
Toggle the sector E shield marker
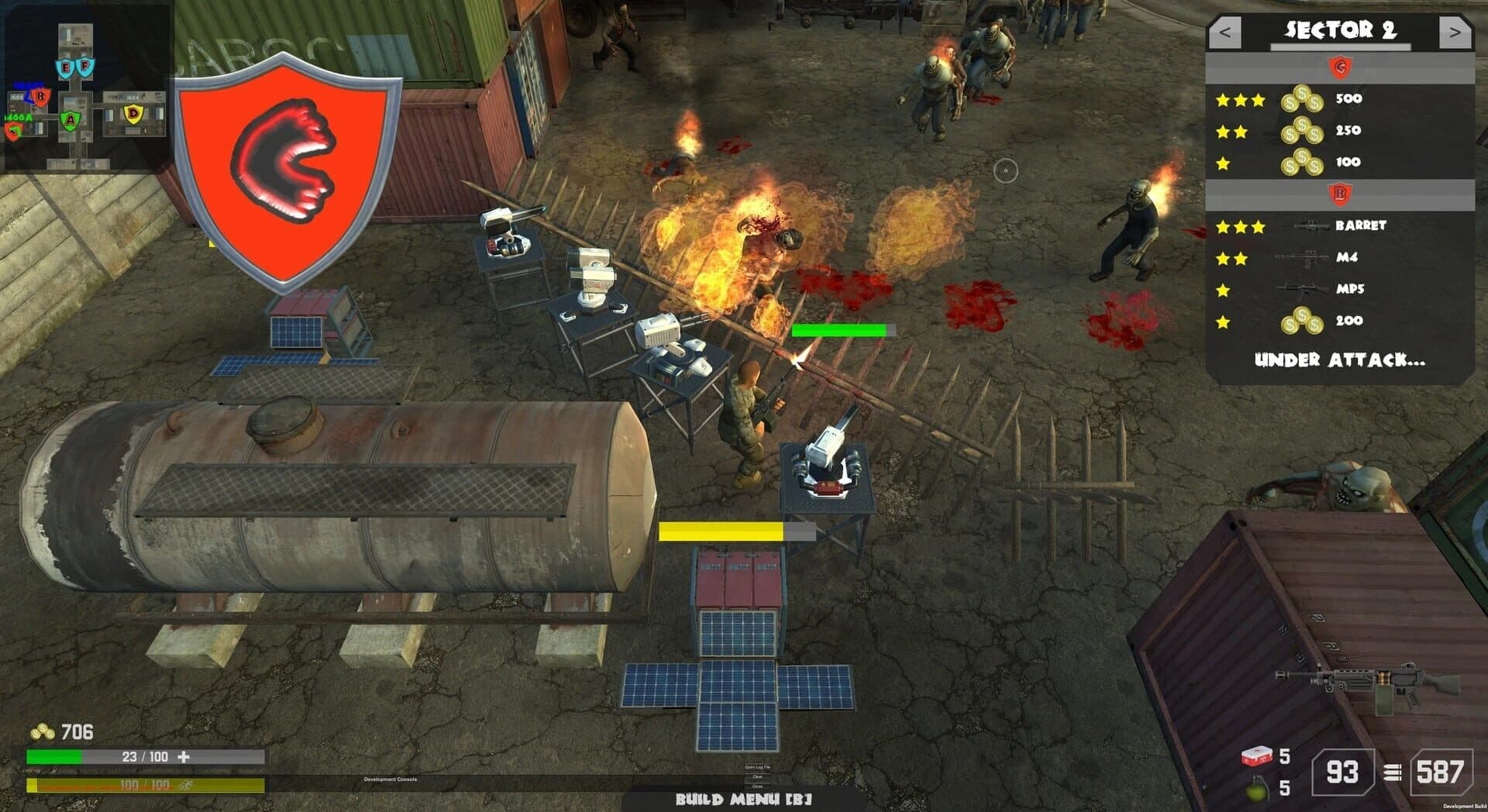(65, 67)
